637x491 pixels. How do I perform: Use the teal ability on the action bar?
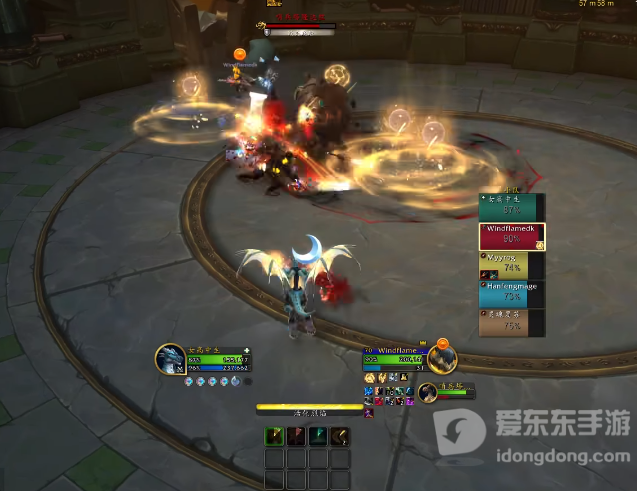tap(318, 435)
